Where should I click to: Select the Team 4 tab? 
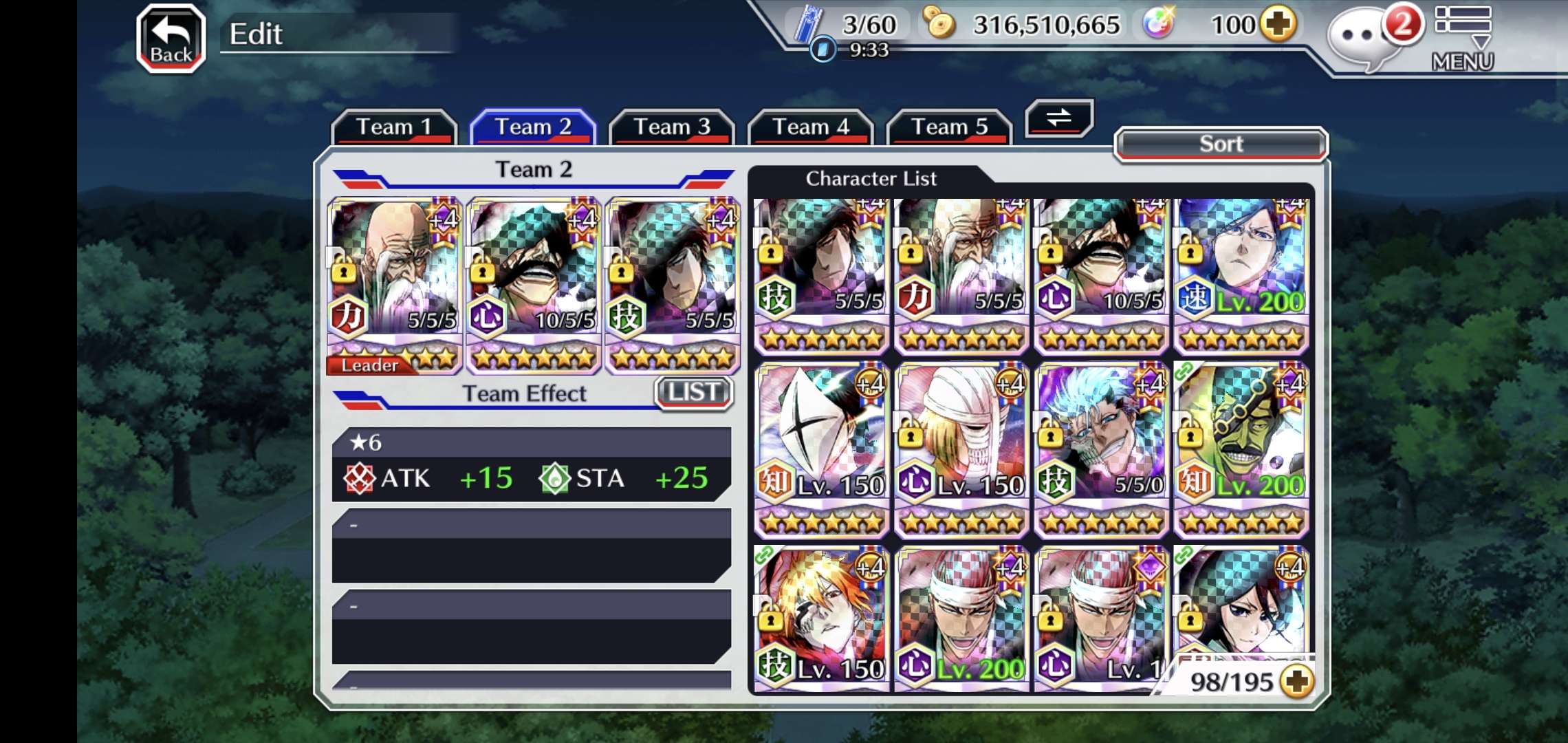[810, 127]
